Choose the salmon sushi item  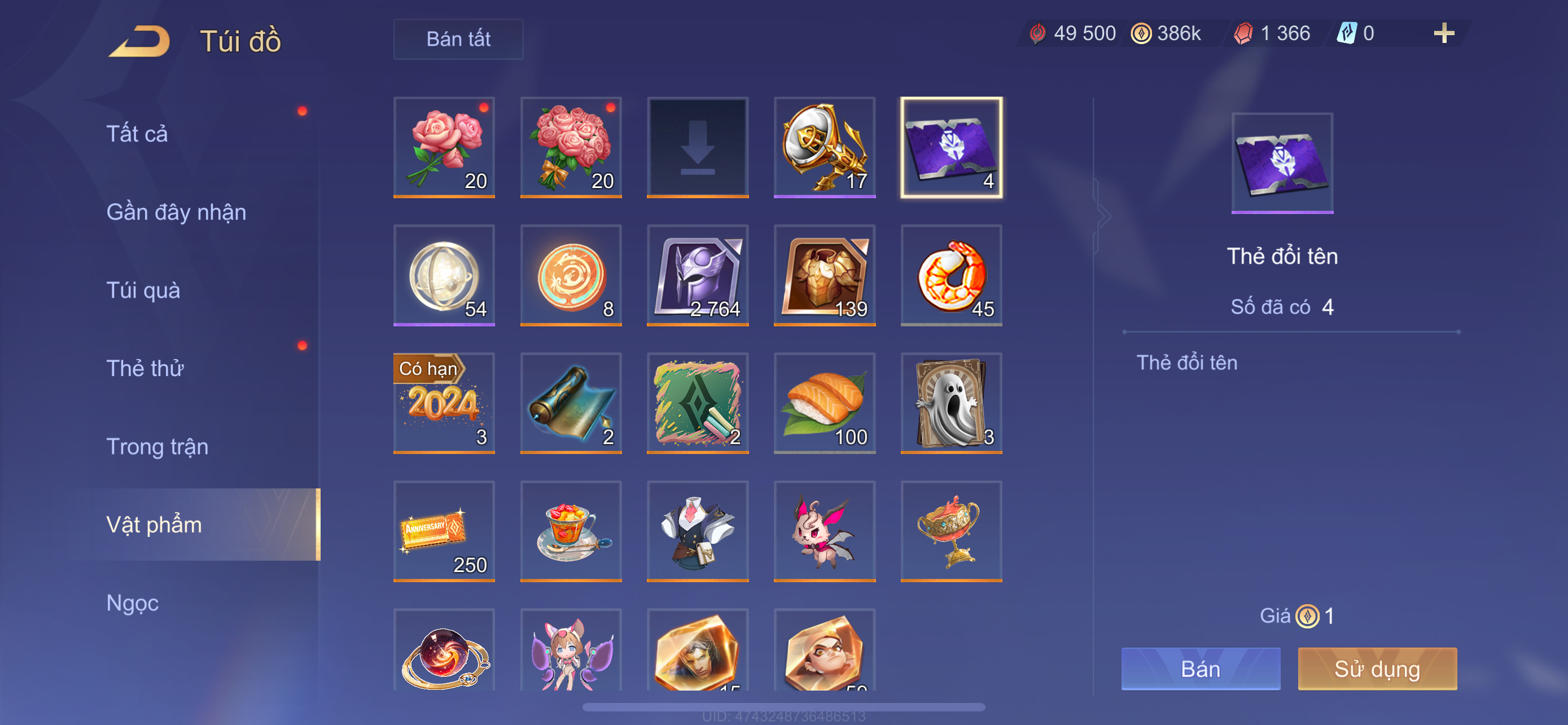tap(824, 403)
